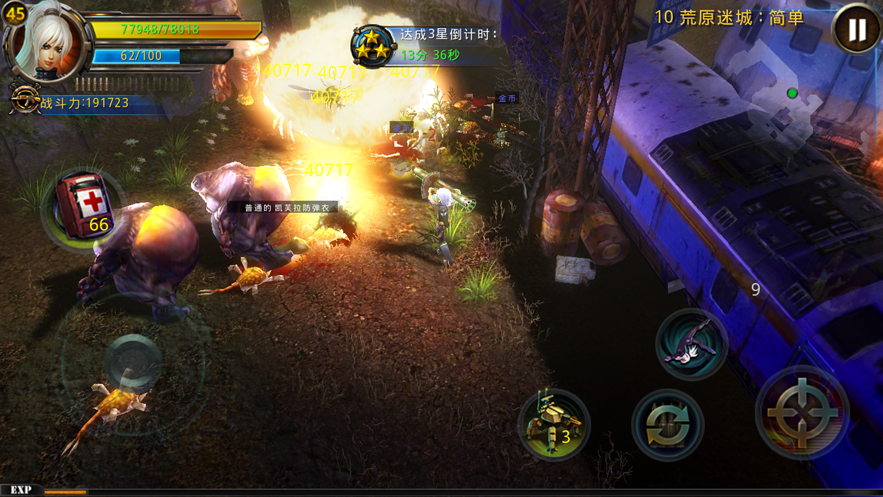
Task: Tap the weapon swap circular arrows button
Action: click(667, 425)
